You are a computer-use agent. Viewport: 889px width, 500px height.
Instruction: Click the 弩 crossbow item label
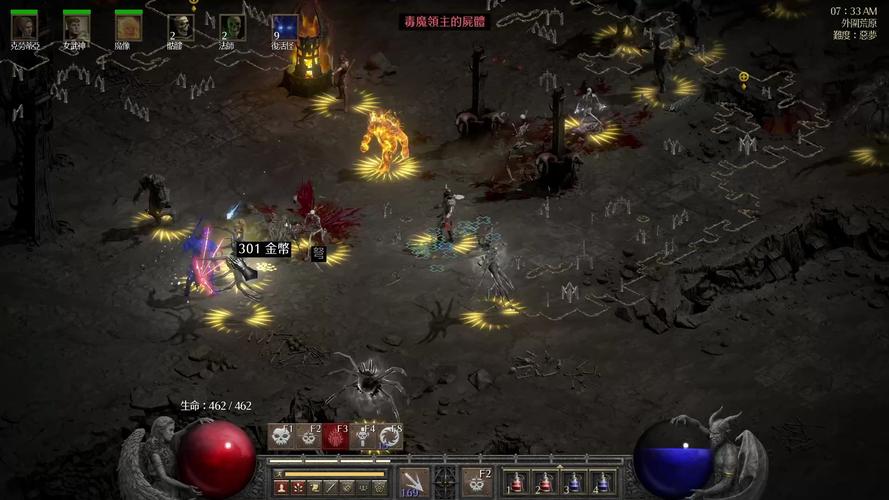click(318, 254)
